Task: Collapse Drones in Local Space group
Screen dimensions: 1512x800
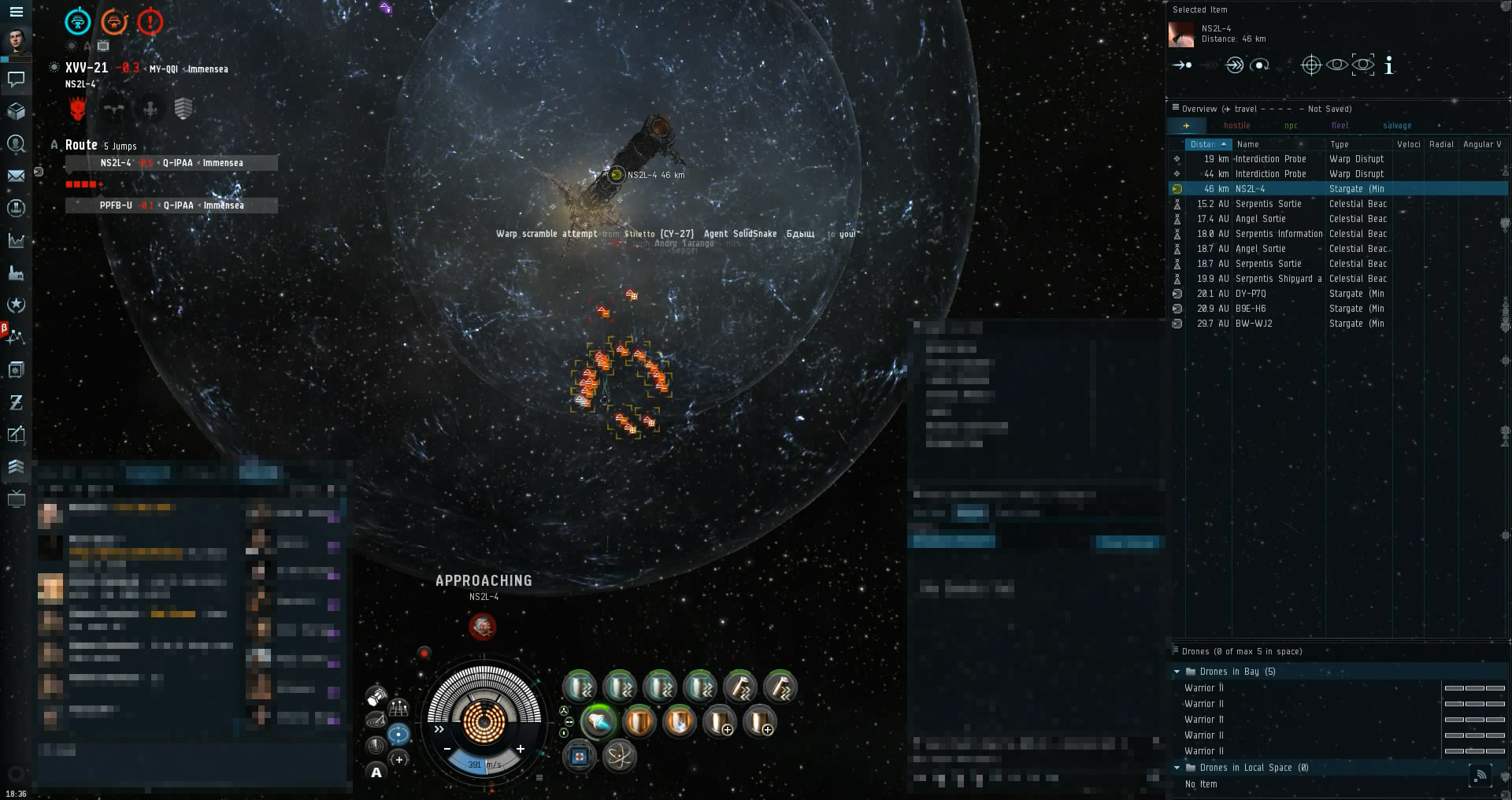Action: [1177, 768]
